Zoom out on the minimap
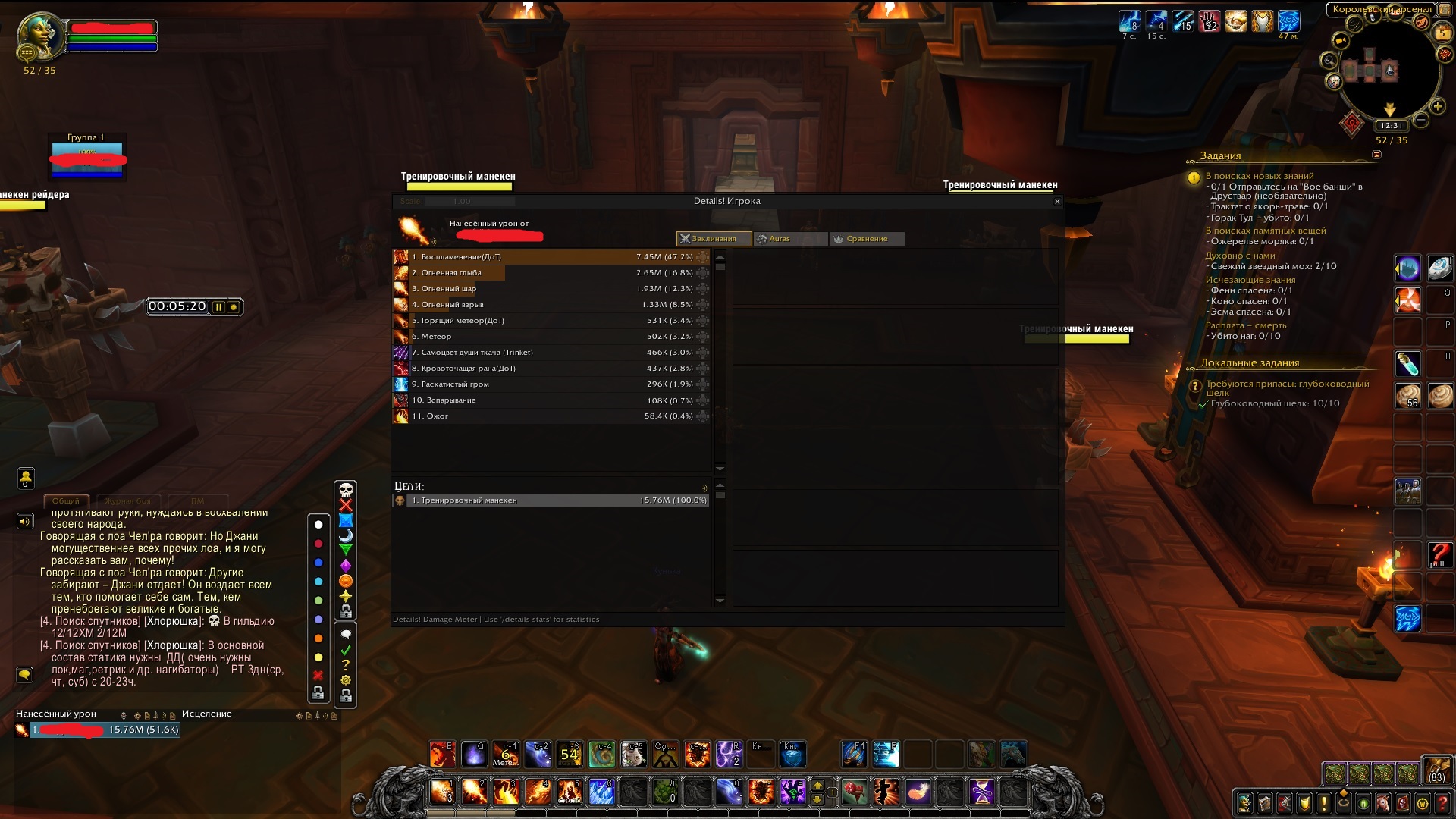The height and width of the screenshot is (819, 1456). click(1422, 120)
